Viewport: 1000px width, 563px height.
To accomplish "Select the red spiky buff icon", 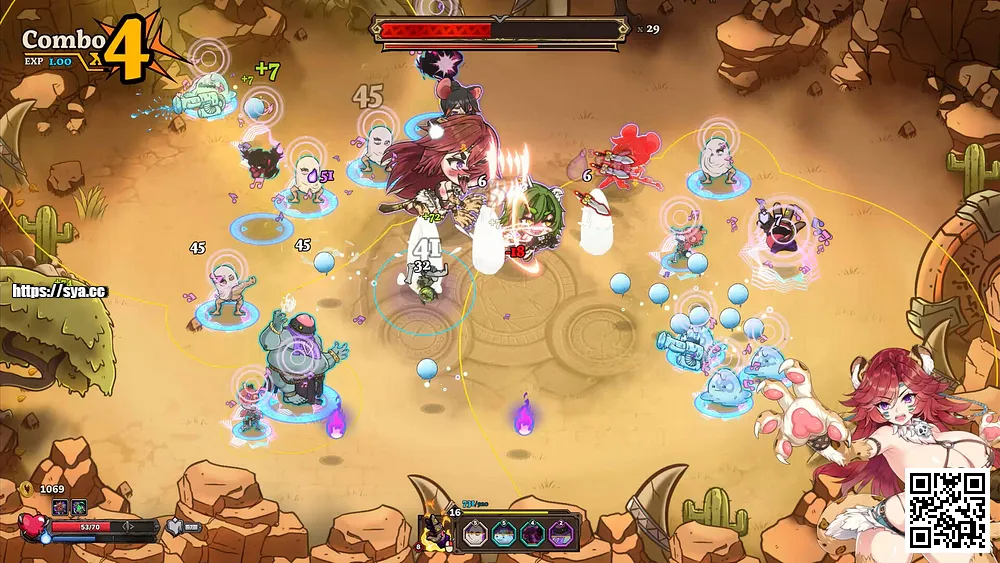I will tap(60, 507).
